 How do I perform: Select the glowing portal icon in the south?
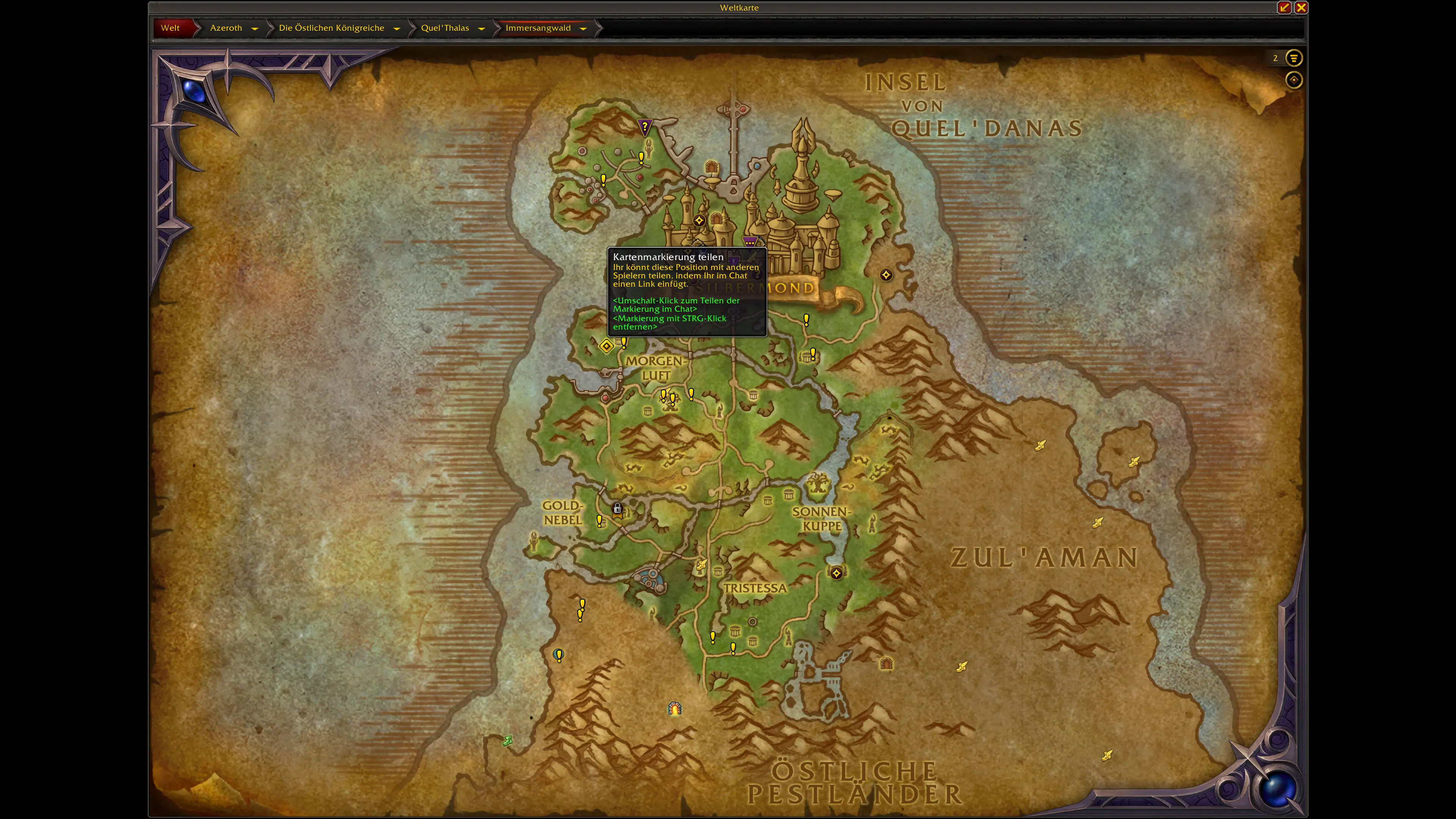point(675,708)
